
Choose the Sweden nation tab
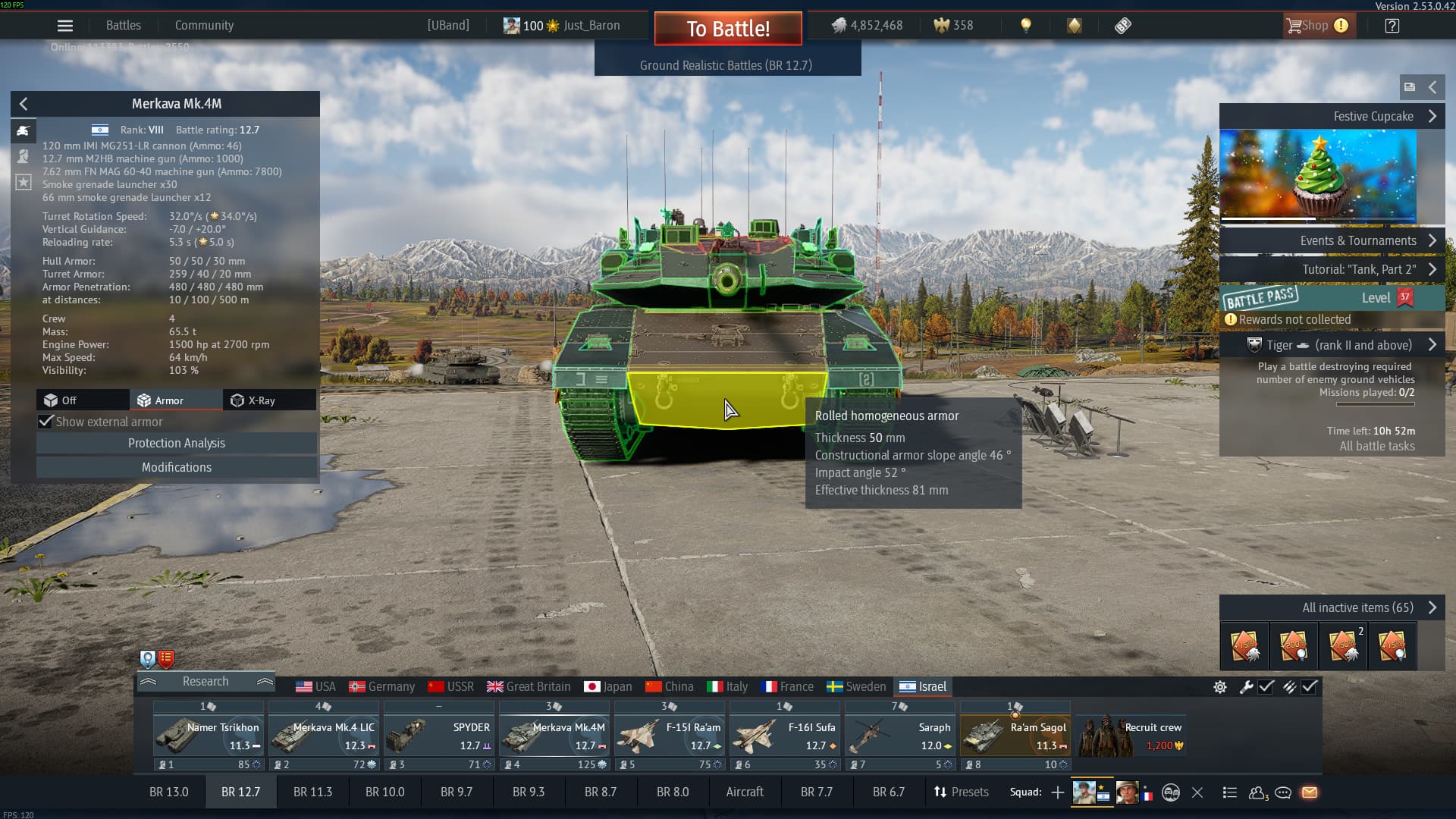click(x=856, y=686)
